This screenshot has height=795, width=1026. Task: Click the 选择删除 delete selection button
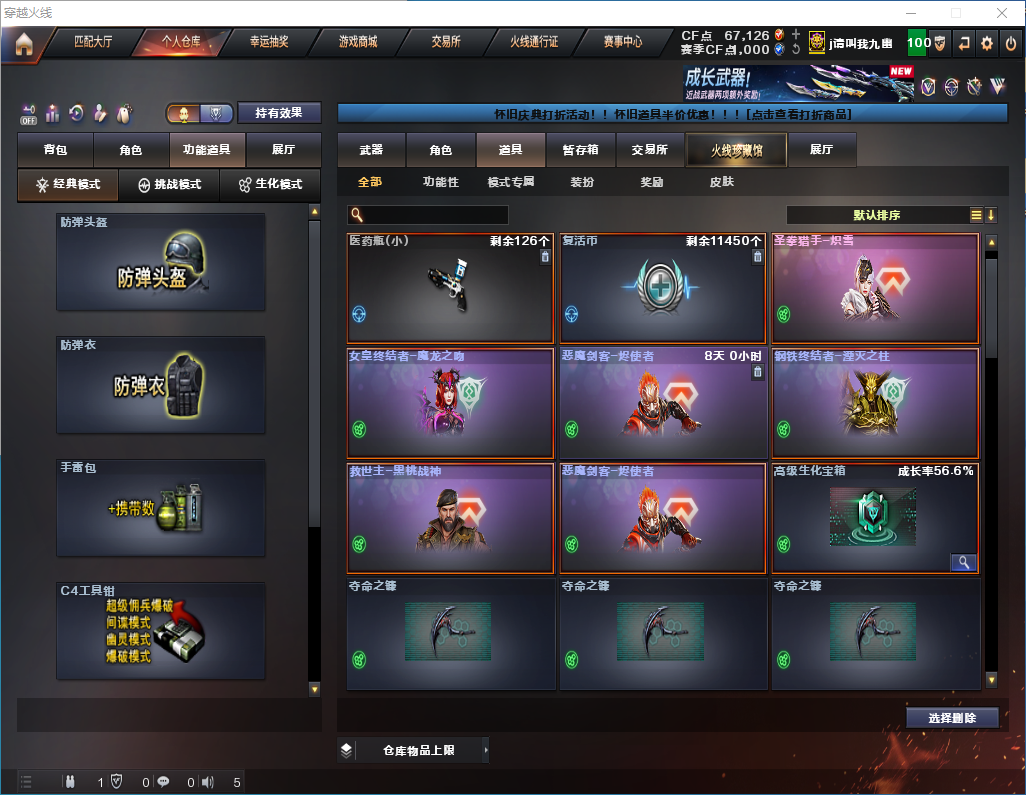coord(952,718)
